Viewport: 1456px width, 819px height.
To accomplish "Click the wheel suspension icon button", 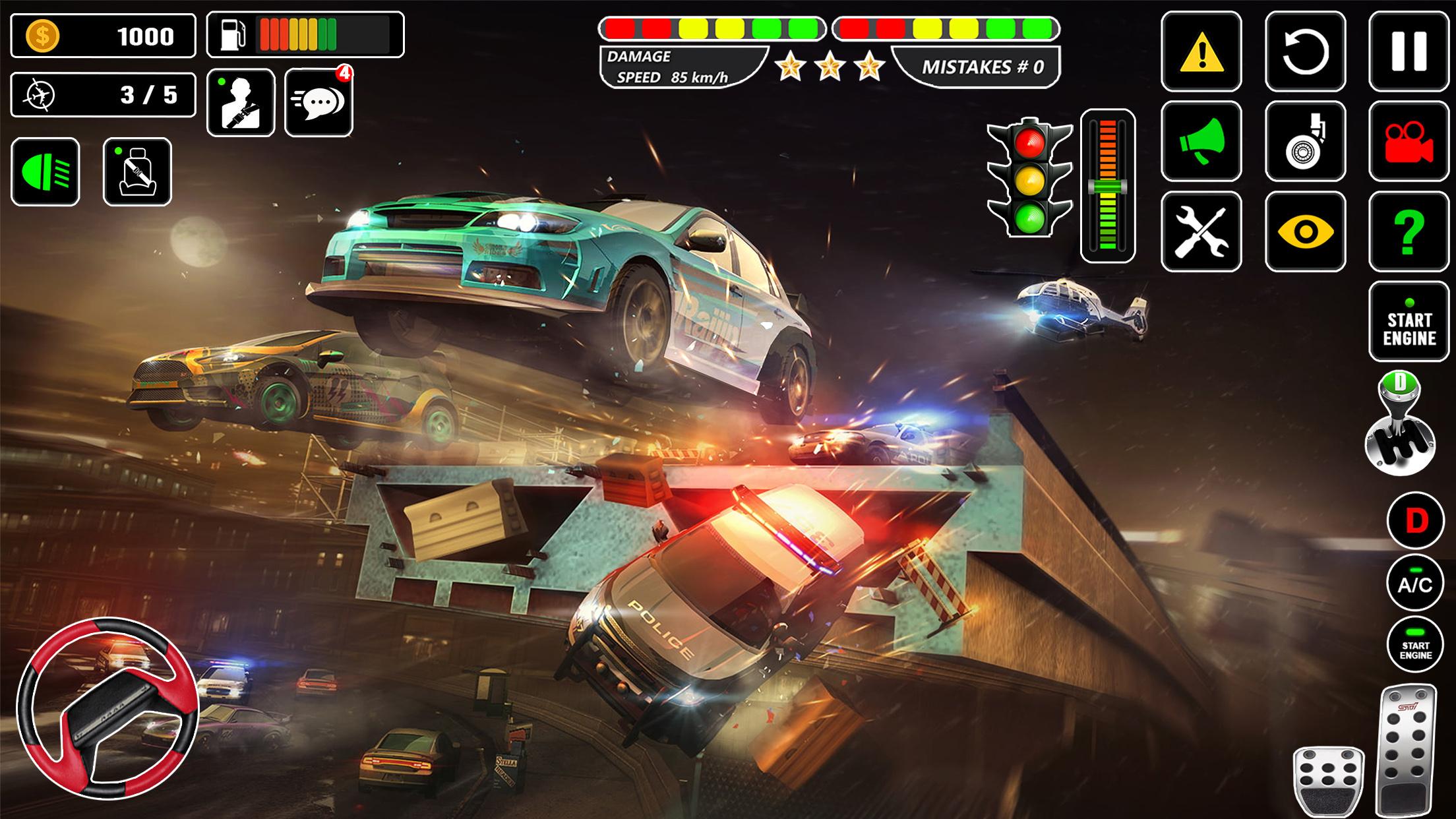I will click(x=1305, y=141).
